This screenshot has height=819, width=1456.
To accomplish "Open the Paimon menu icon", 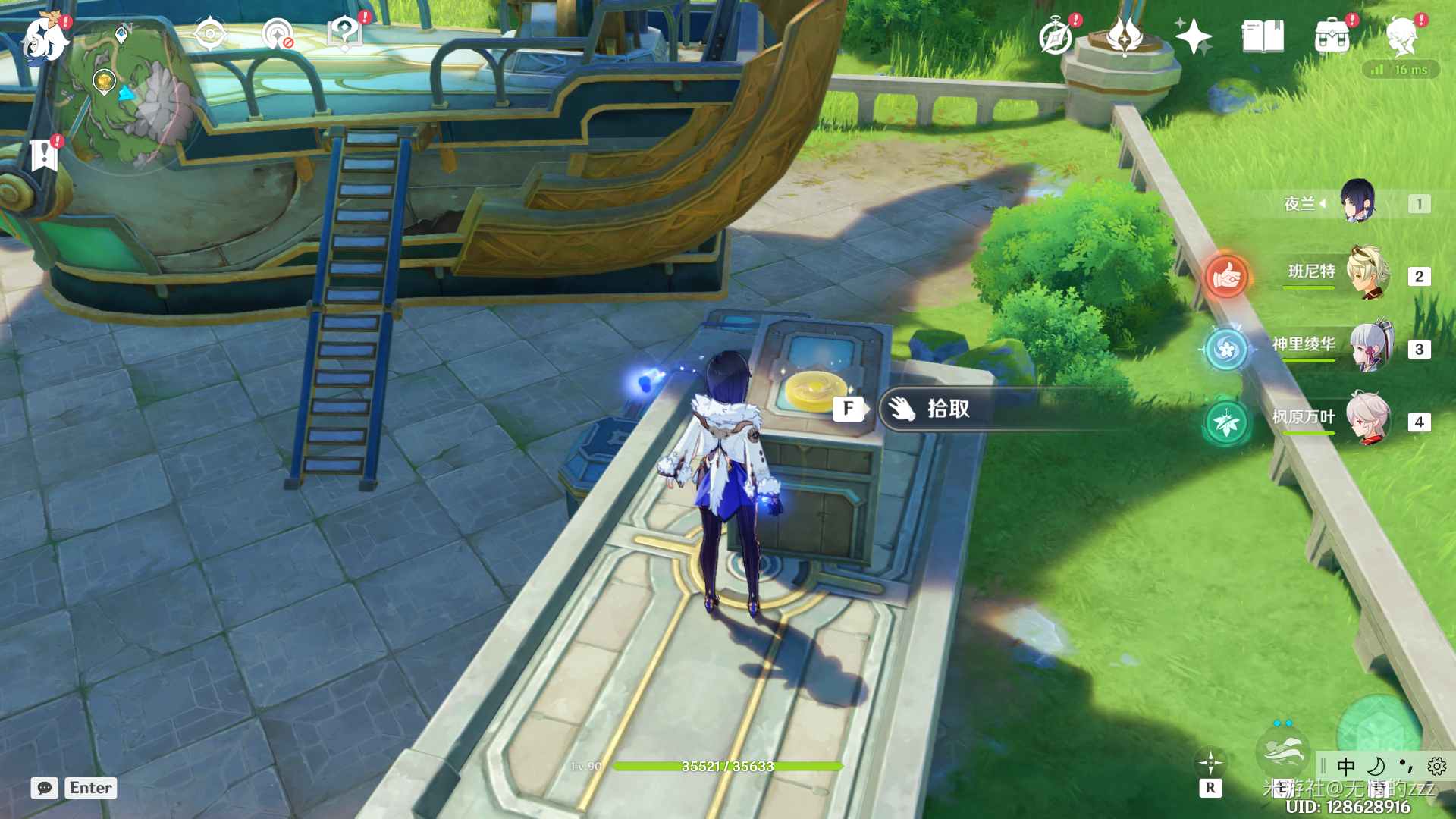I will click(44, 39).
